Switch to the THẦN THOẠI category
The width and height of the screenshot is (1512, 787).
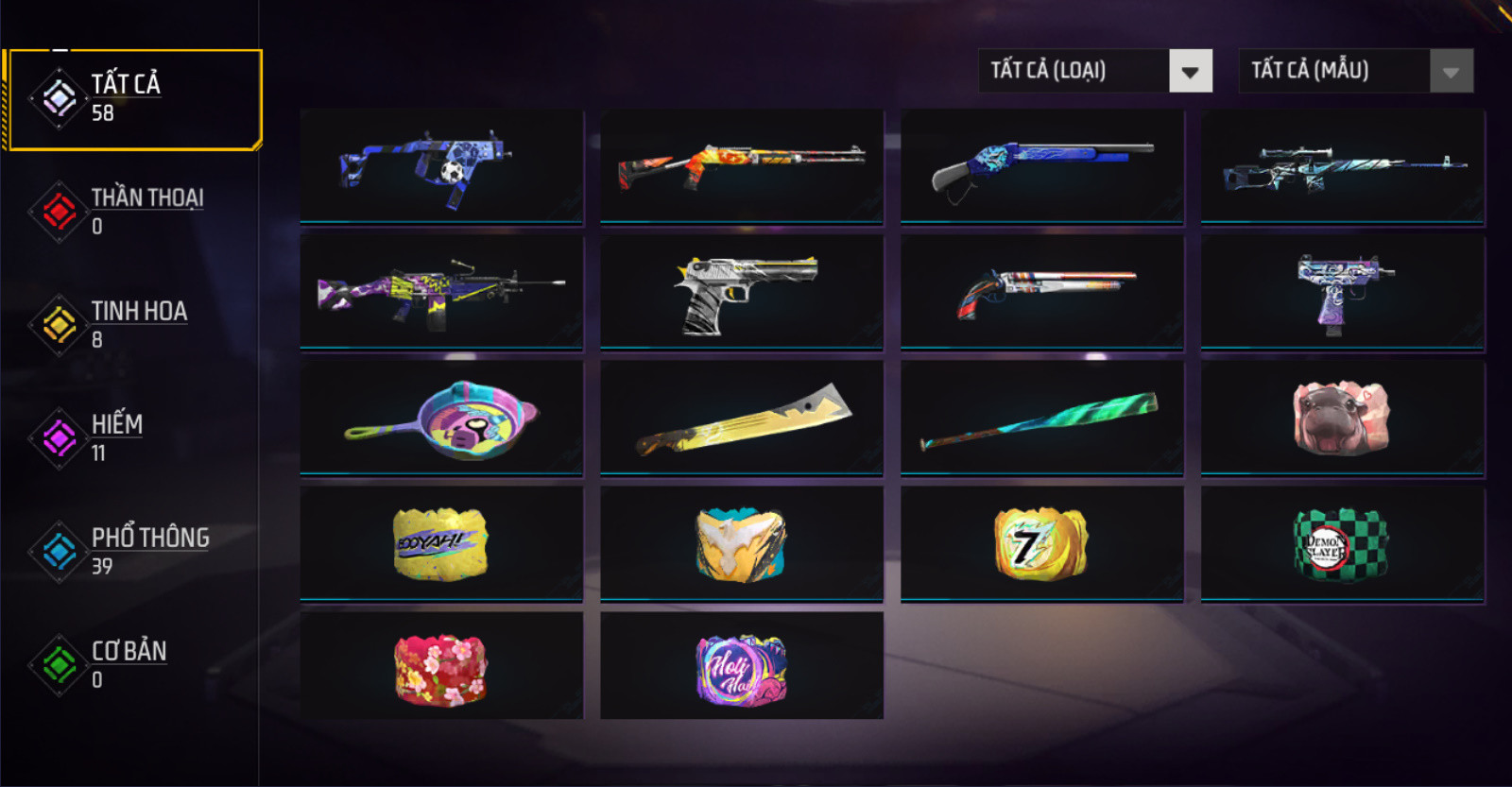[132, 211]
